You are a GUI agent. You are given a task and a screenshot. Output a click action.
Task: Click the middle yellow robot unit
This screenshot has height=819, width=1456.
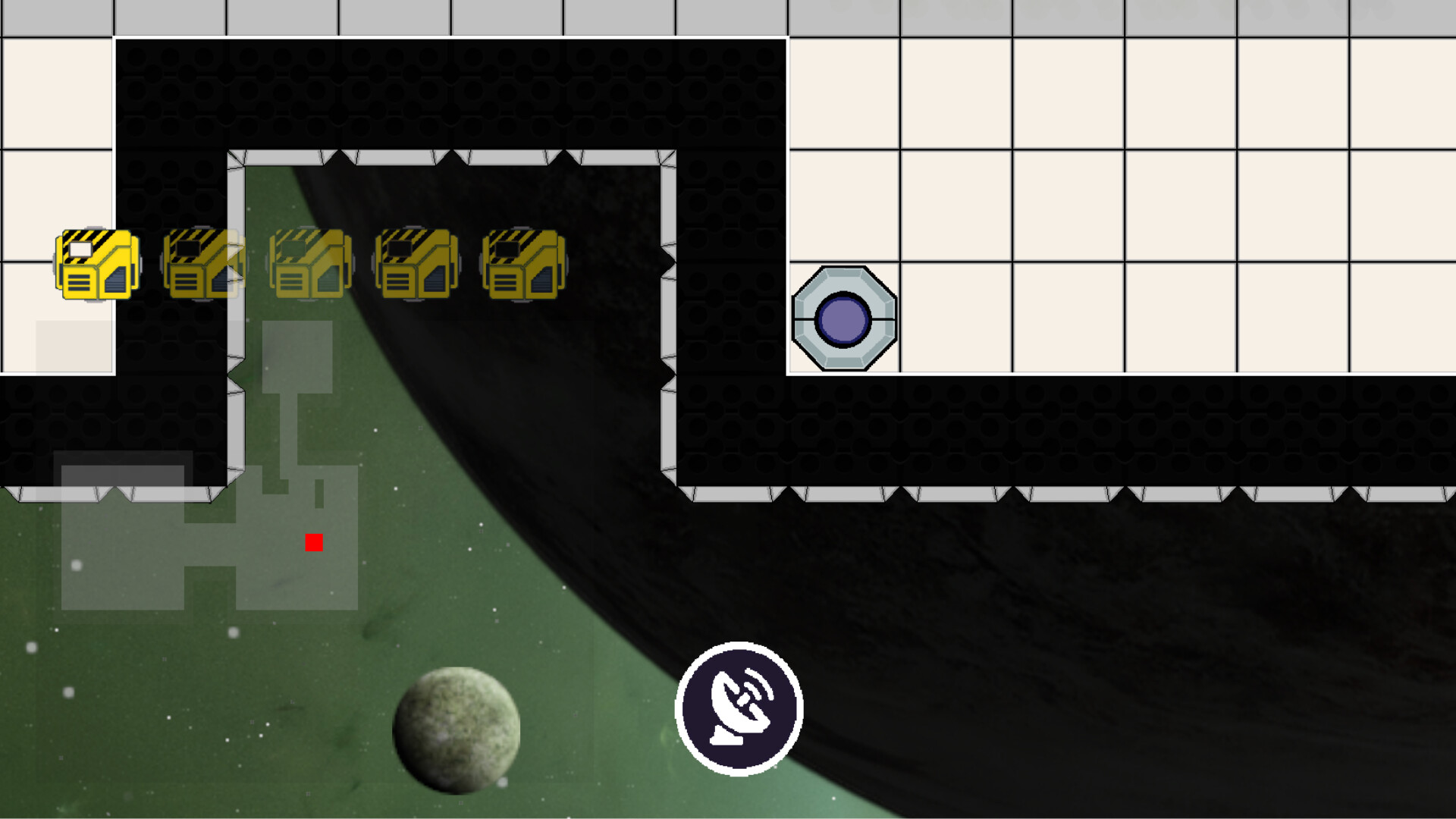309,264
